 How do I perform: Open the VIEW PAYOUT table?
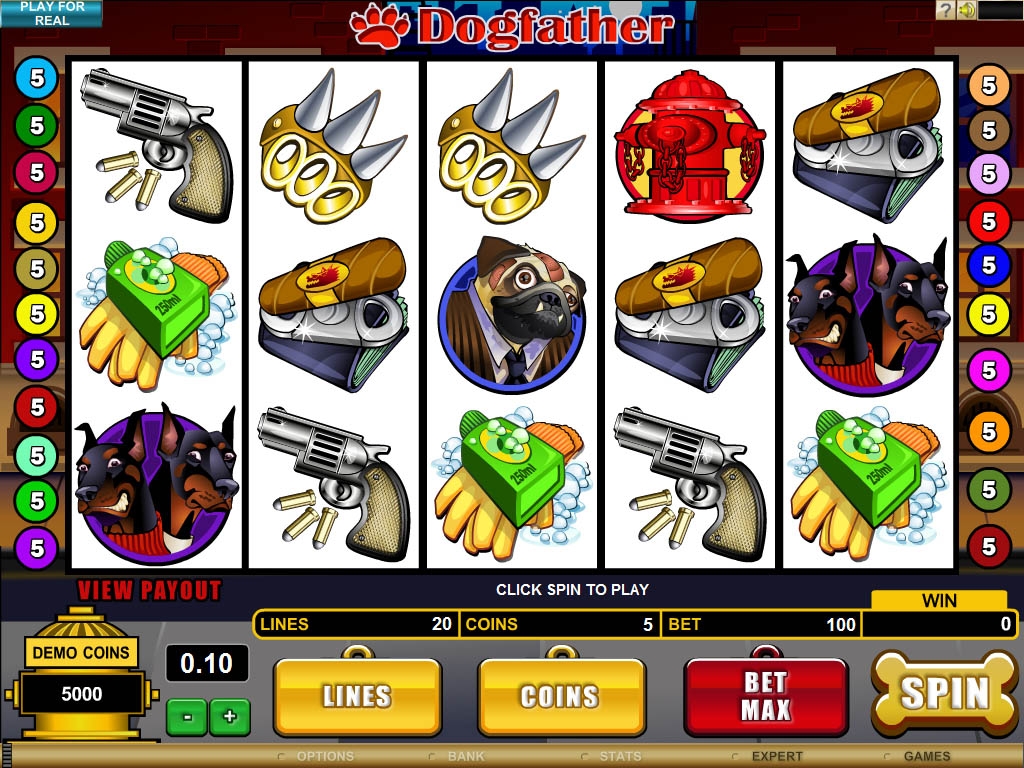[x=149, y=590]
